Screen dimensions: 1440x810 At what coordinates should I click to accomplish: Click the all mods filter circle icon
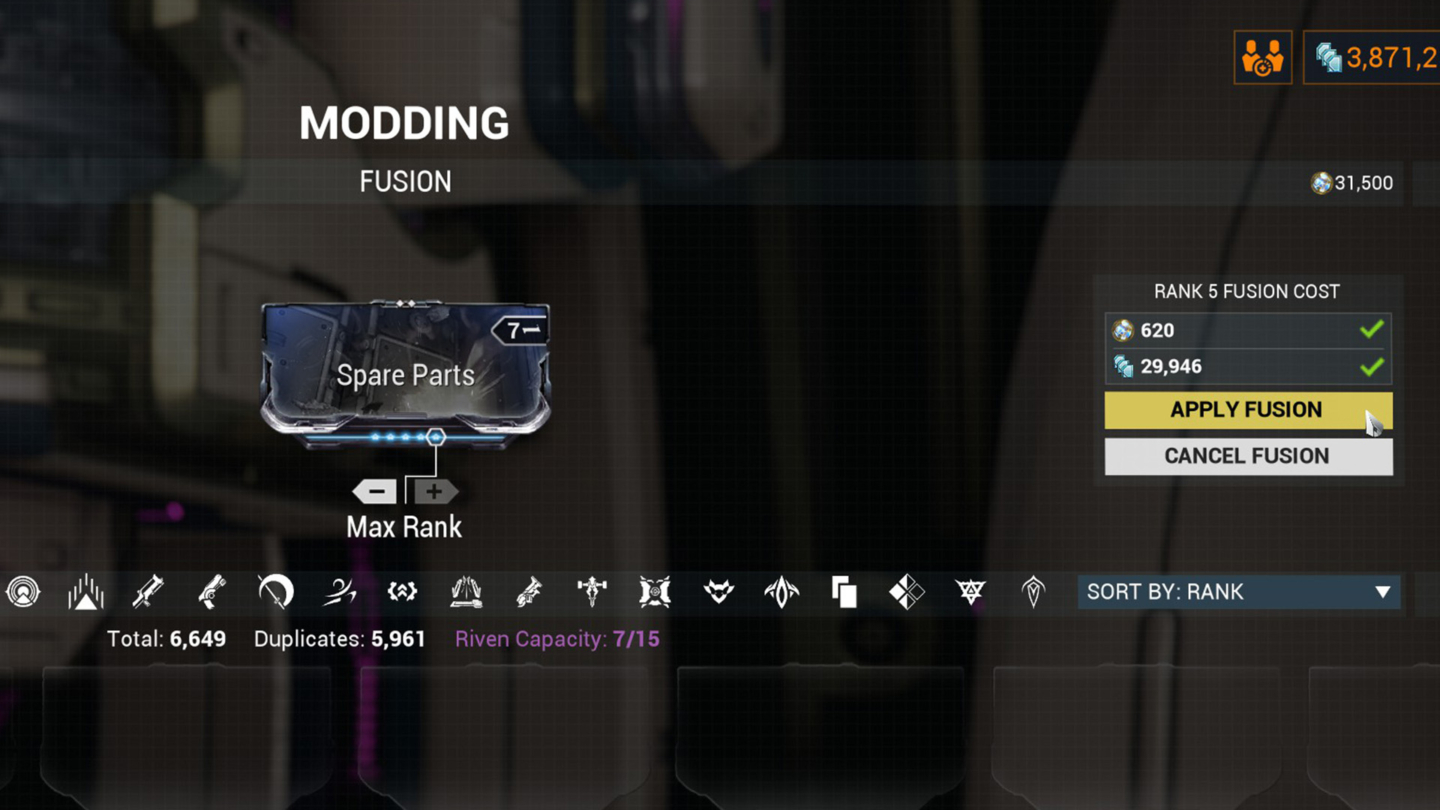point(23,591)
